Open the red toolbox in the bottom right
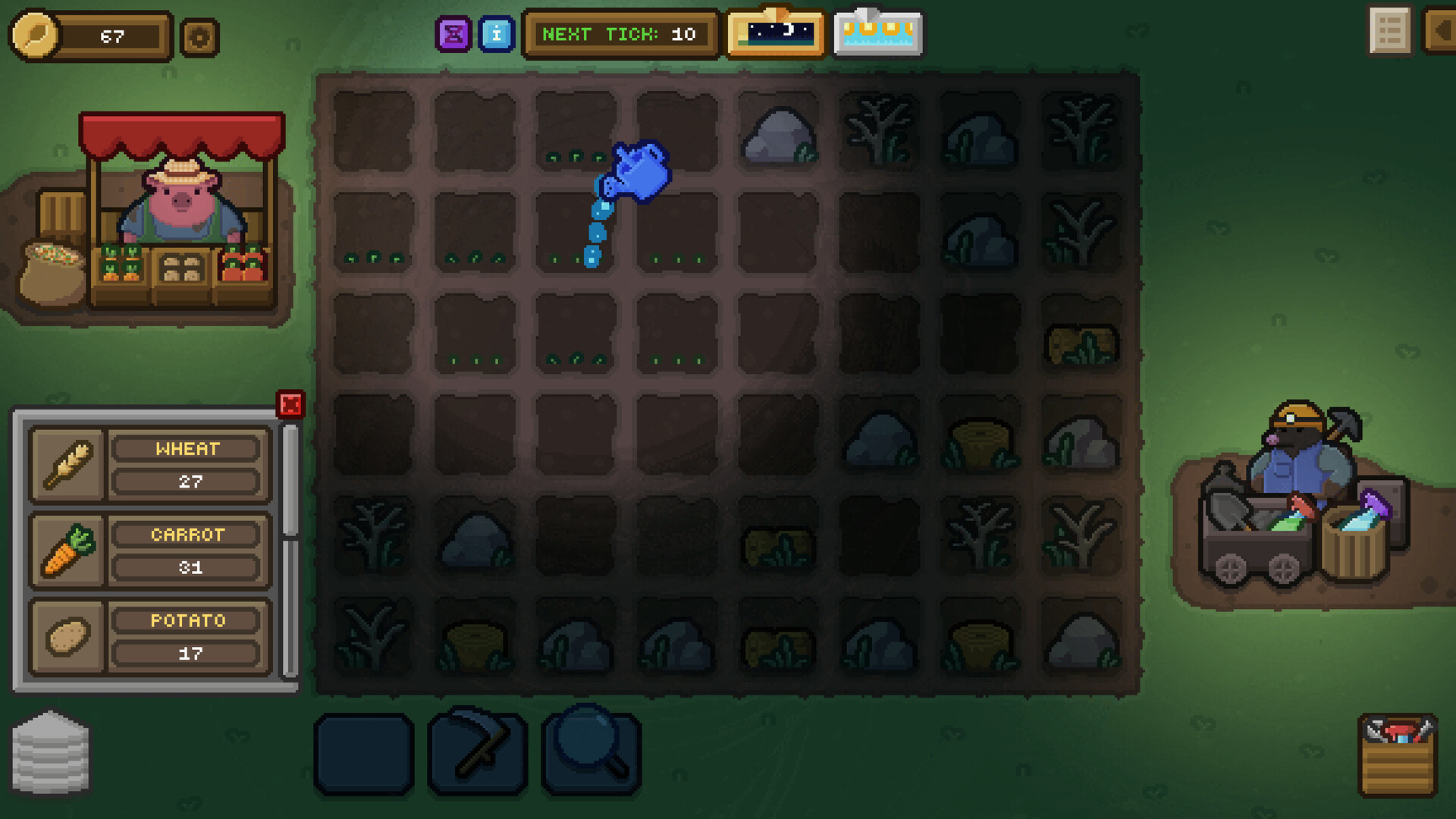The width and height of the screenshot is (1456, 819). [1398, 755]
